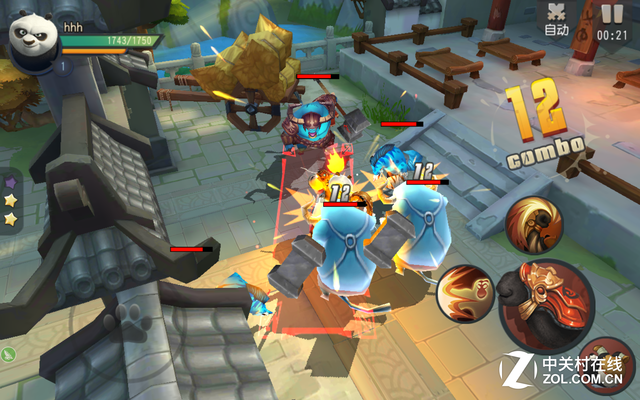The image size is (640, 400).
Task: Toggle auto-battle (自动) crossed swords button
Action: click(557, 19)
